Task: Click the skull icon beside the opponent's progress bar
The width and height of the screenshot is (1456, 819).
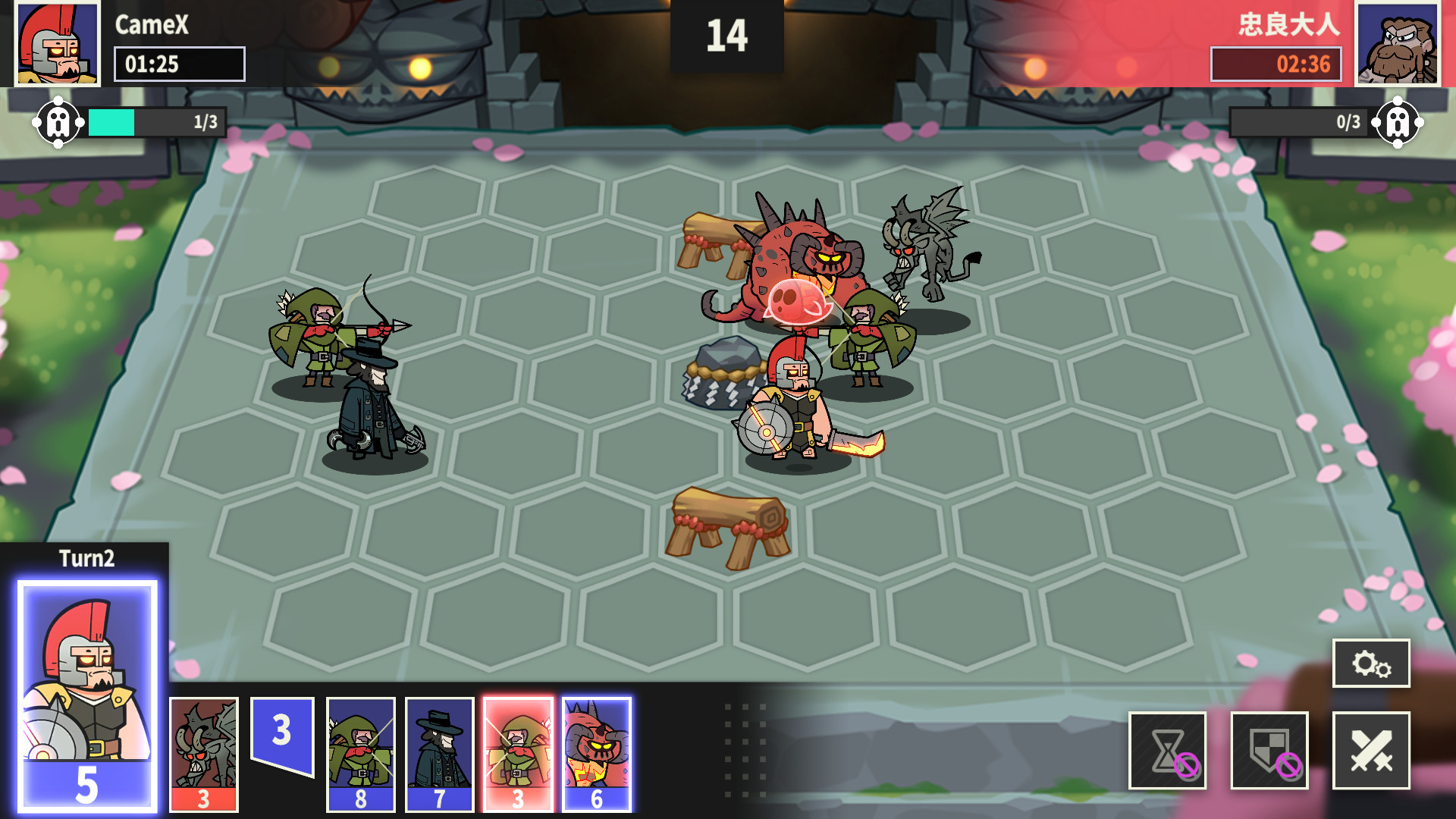Action: tap(1398, 121)
